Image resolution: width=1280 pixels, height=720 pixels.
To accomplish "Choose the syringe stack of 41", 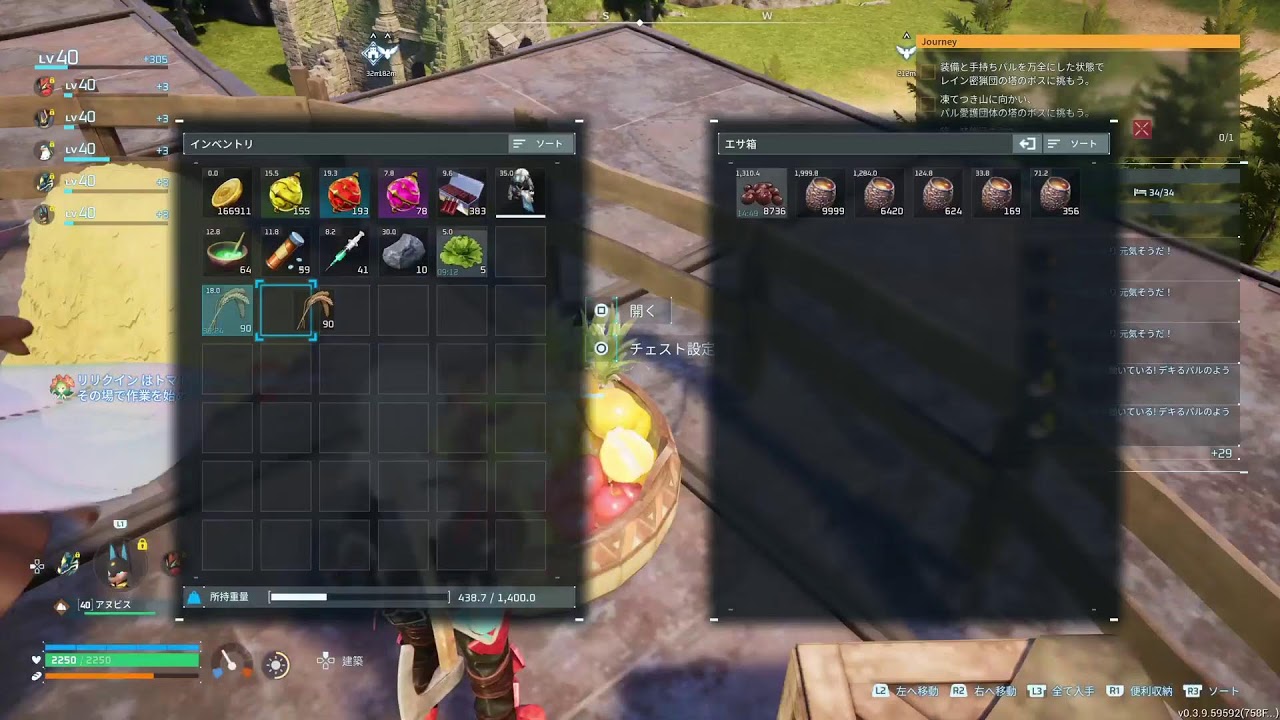I will point(345,251).
